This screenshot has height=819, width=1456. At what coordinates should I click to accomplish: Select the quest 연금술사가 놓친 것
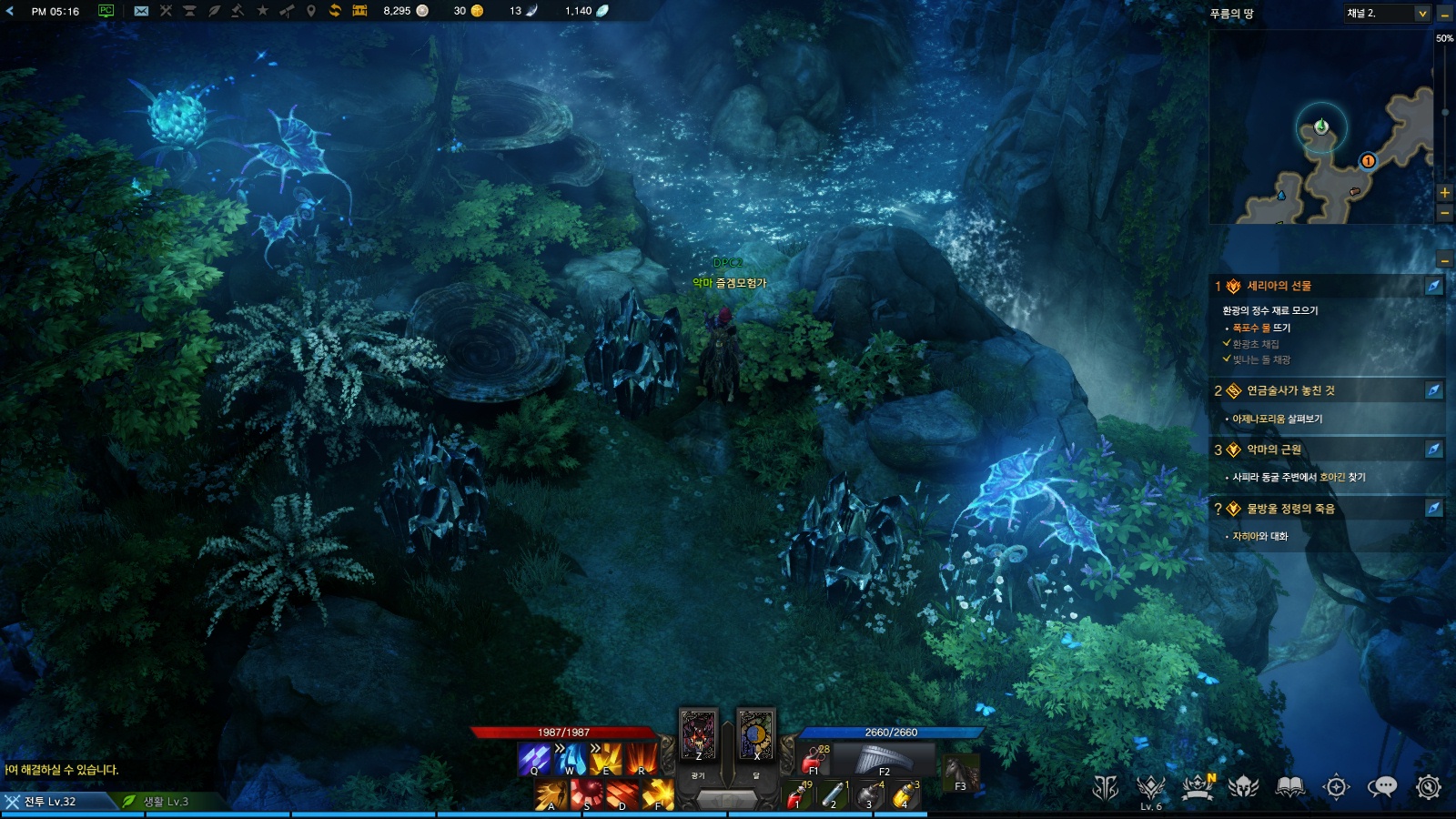pyautogui.click(x=1290, y=390)
